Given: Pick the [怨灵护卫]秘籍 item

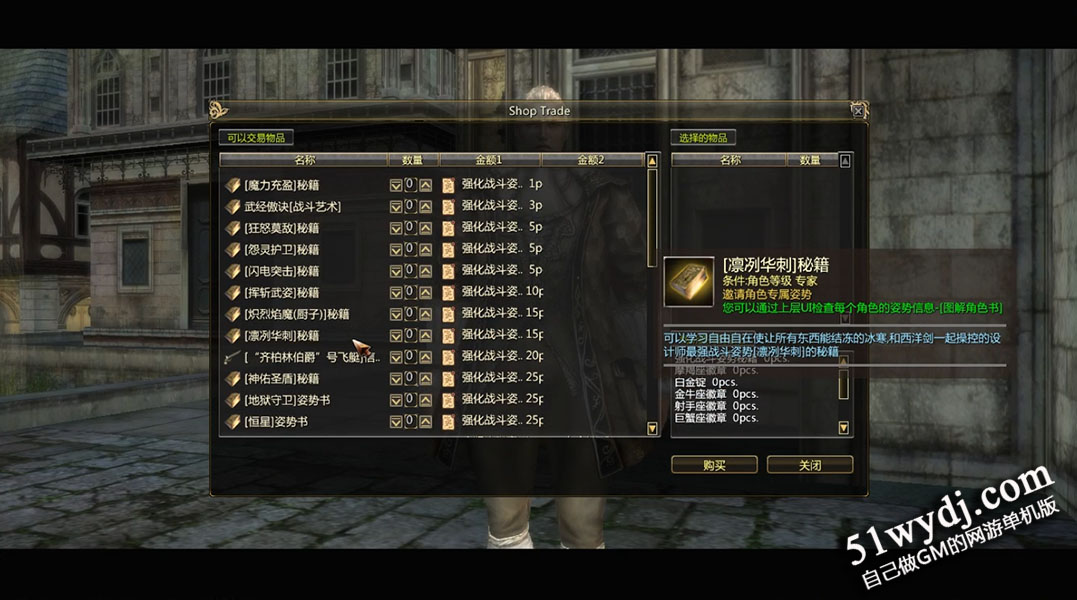Looking at the screenshot, I should (281, 249).
